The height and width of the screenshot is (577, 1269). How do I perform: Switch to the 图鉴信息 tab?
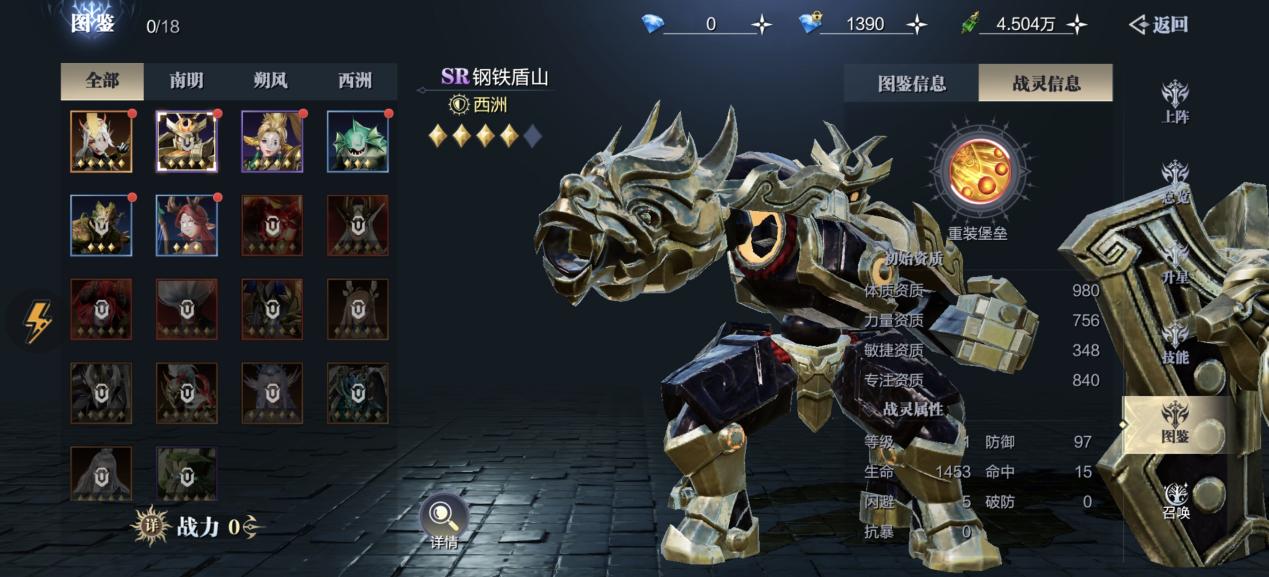(x=911, y=84)
